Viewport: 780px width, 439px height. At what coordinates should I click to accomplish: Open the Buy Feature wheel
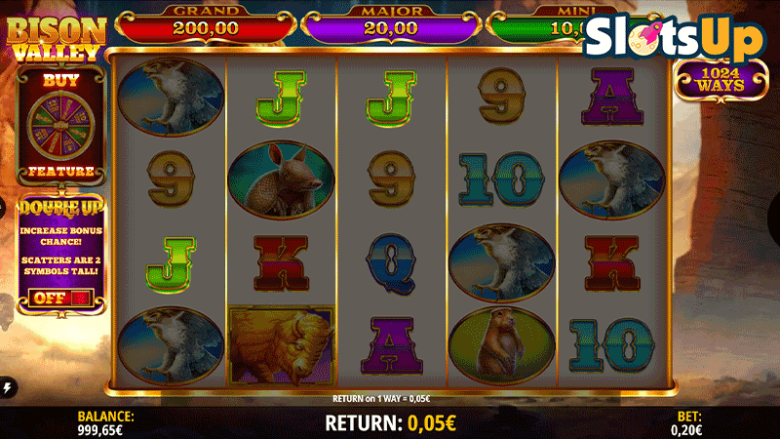pos(60,126)
